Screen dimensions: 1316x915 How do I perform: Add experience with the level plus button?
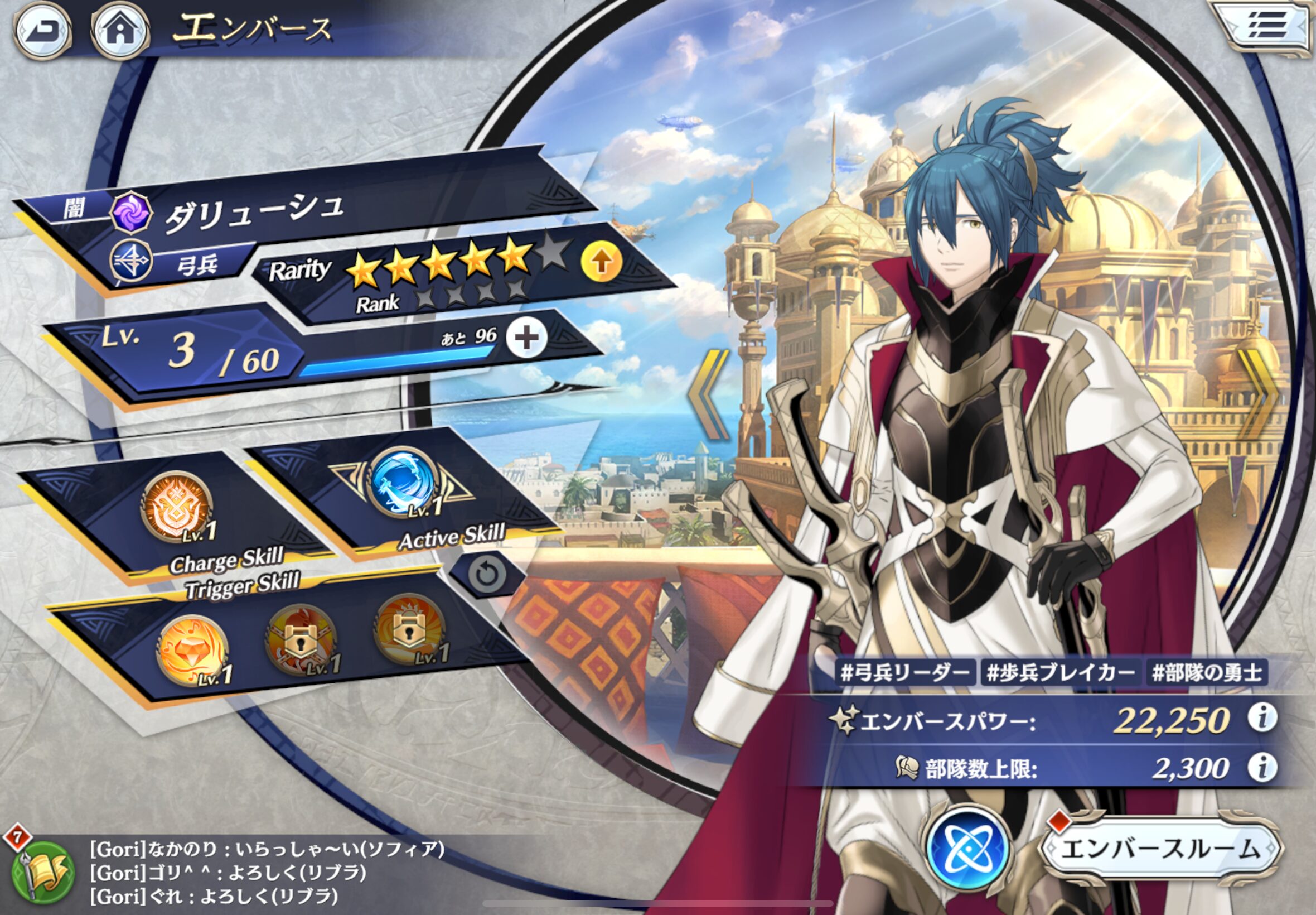pyautogui.click(x=526, y=338)
